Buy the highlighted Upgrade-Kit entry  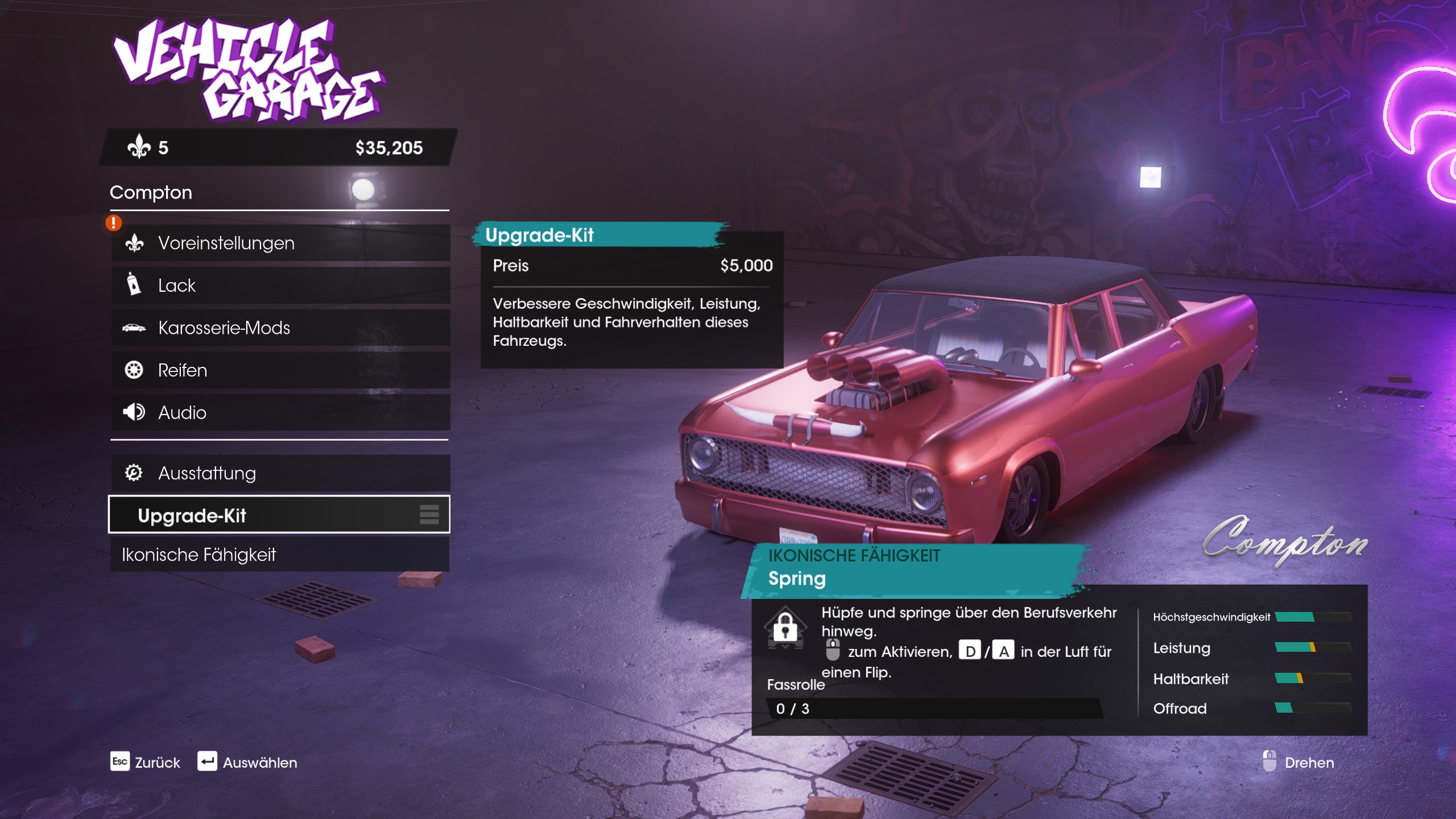279,515
